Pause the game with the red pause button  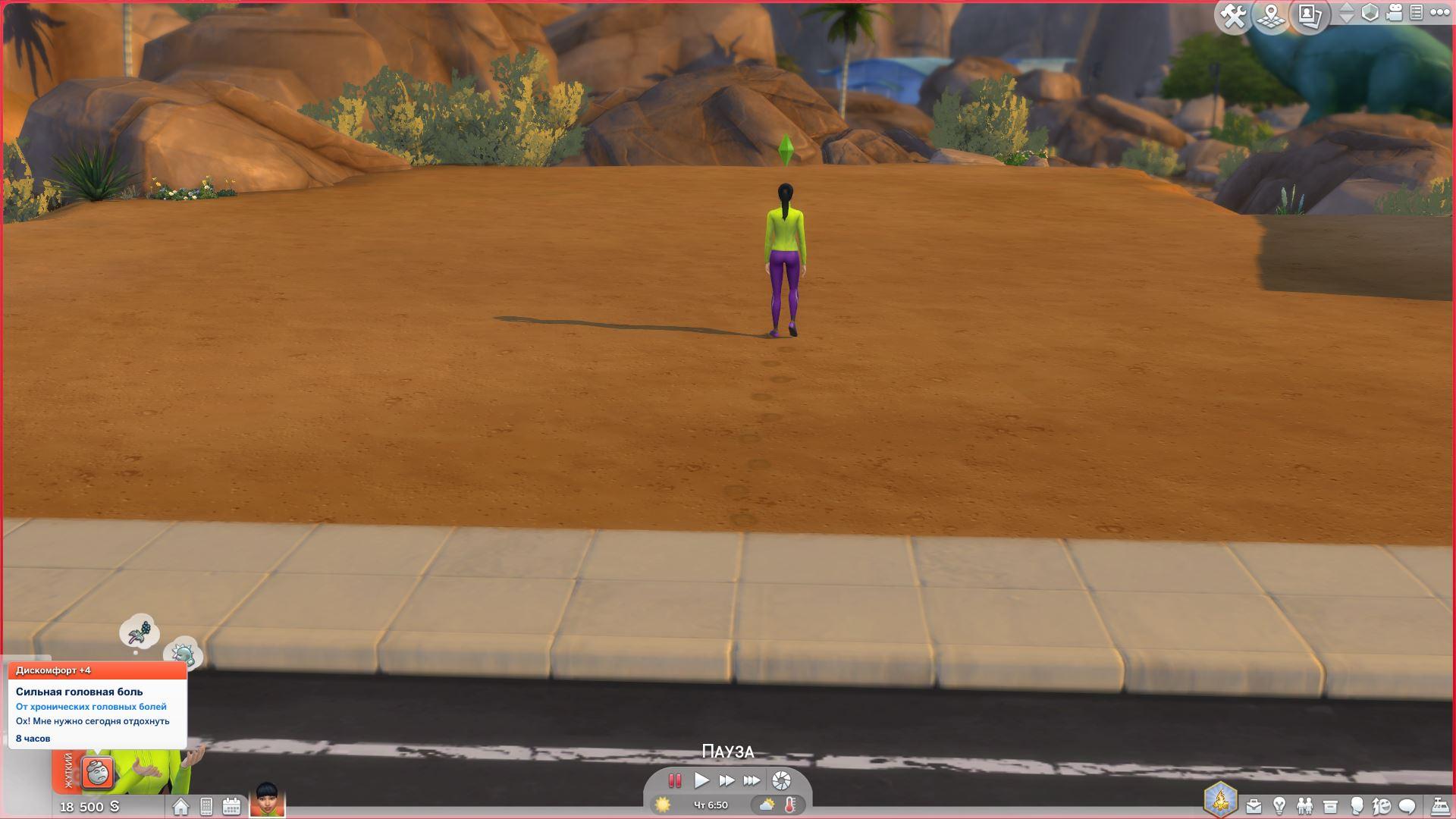674,780
